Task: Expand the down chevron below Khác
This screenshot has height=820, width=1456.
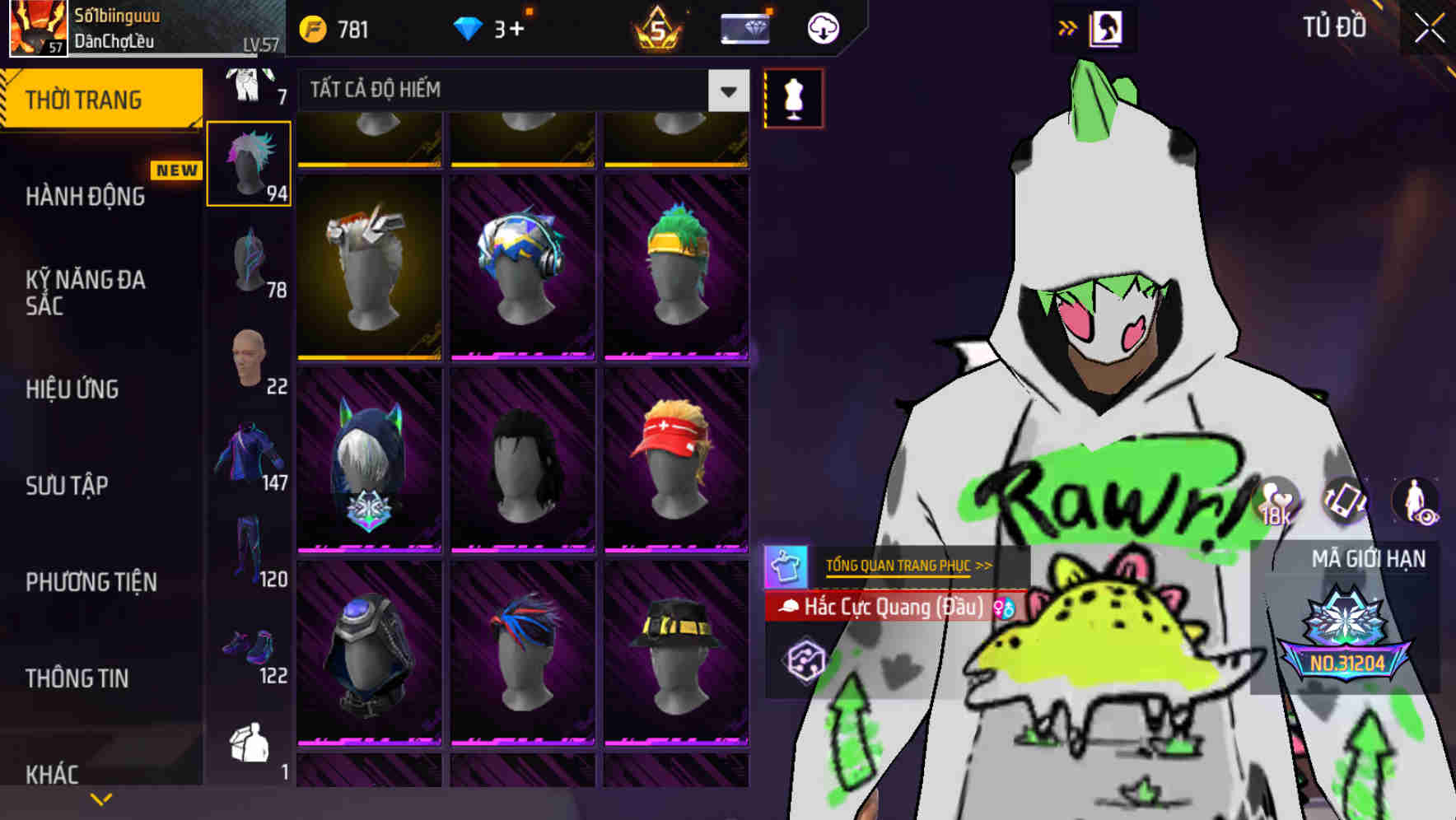Action: pos(99,798)
